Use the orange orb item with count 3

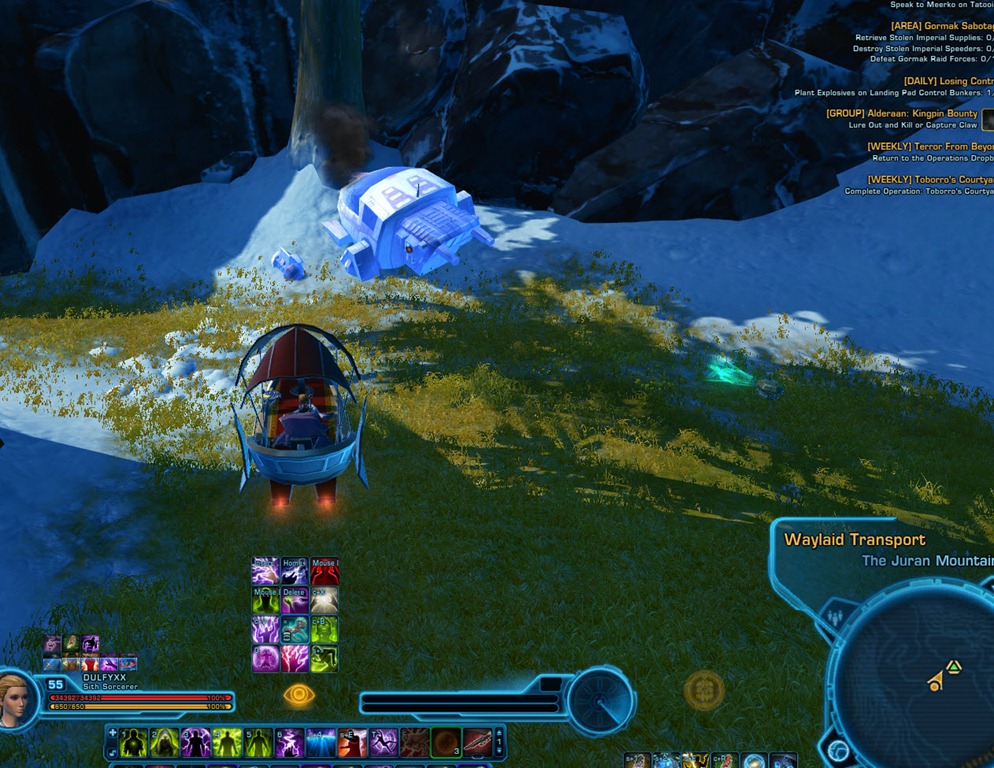(x=445, y=743)
